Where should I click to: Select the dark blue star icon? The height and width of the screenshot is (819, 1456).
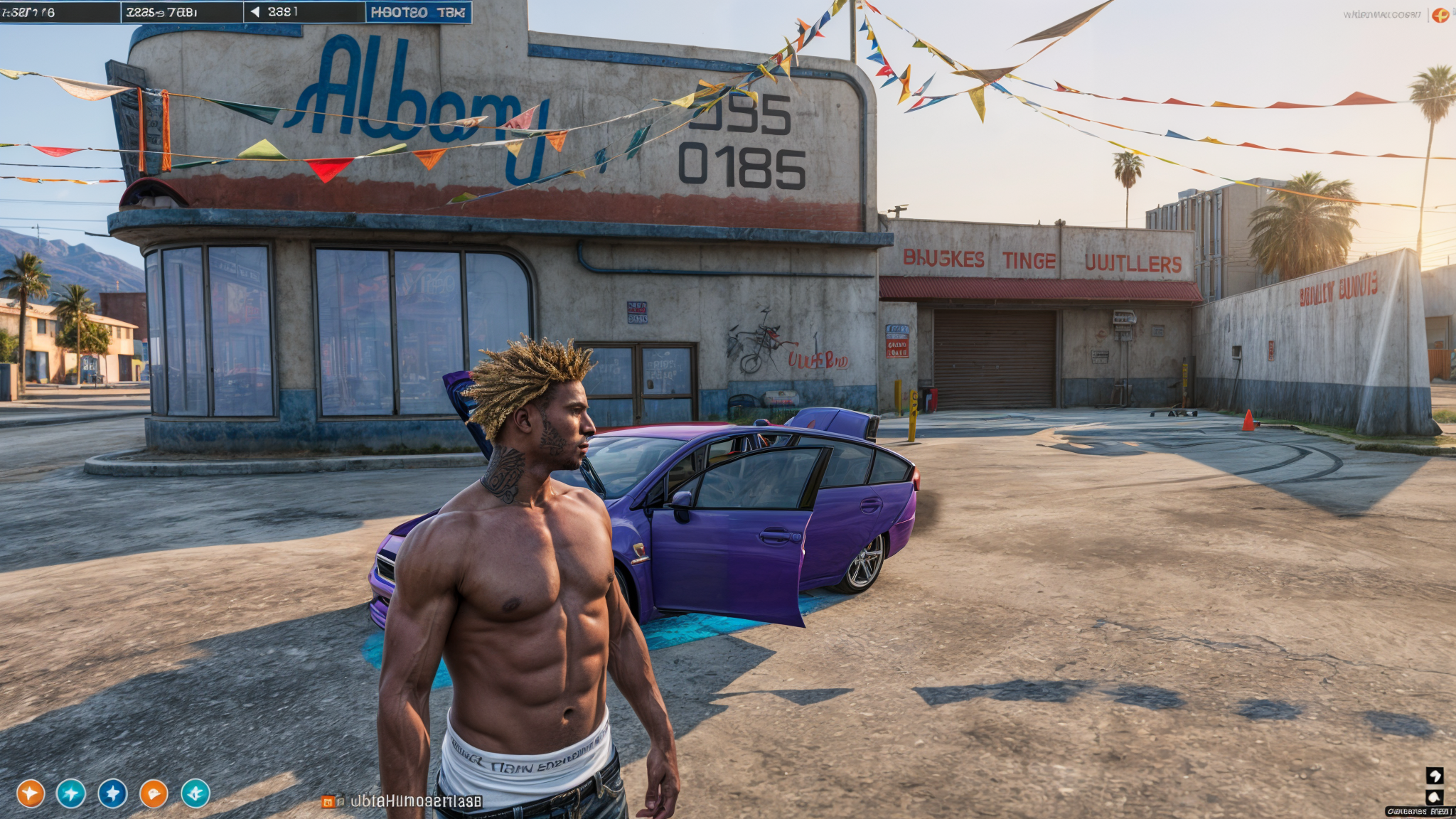pos(112,793)
